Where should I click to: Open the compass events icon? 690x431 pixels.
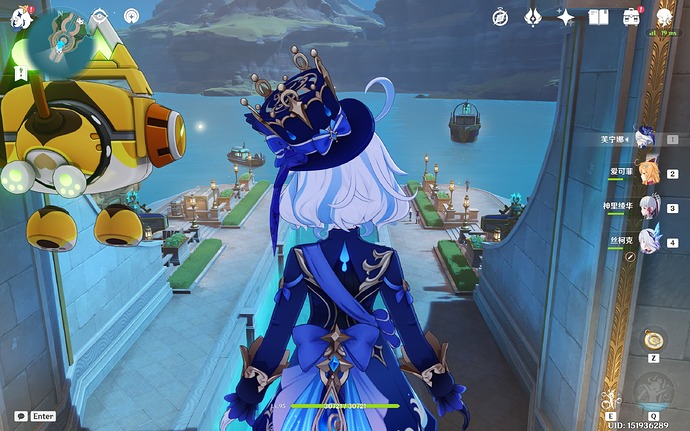coord(500,17)
